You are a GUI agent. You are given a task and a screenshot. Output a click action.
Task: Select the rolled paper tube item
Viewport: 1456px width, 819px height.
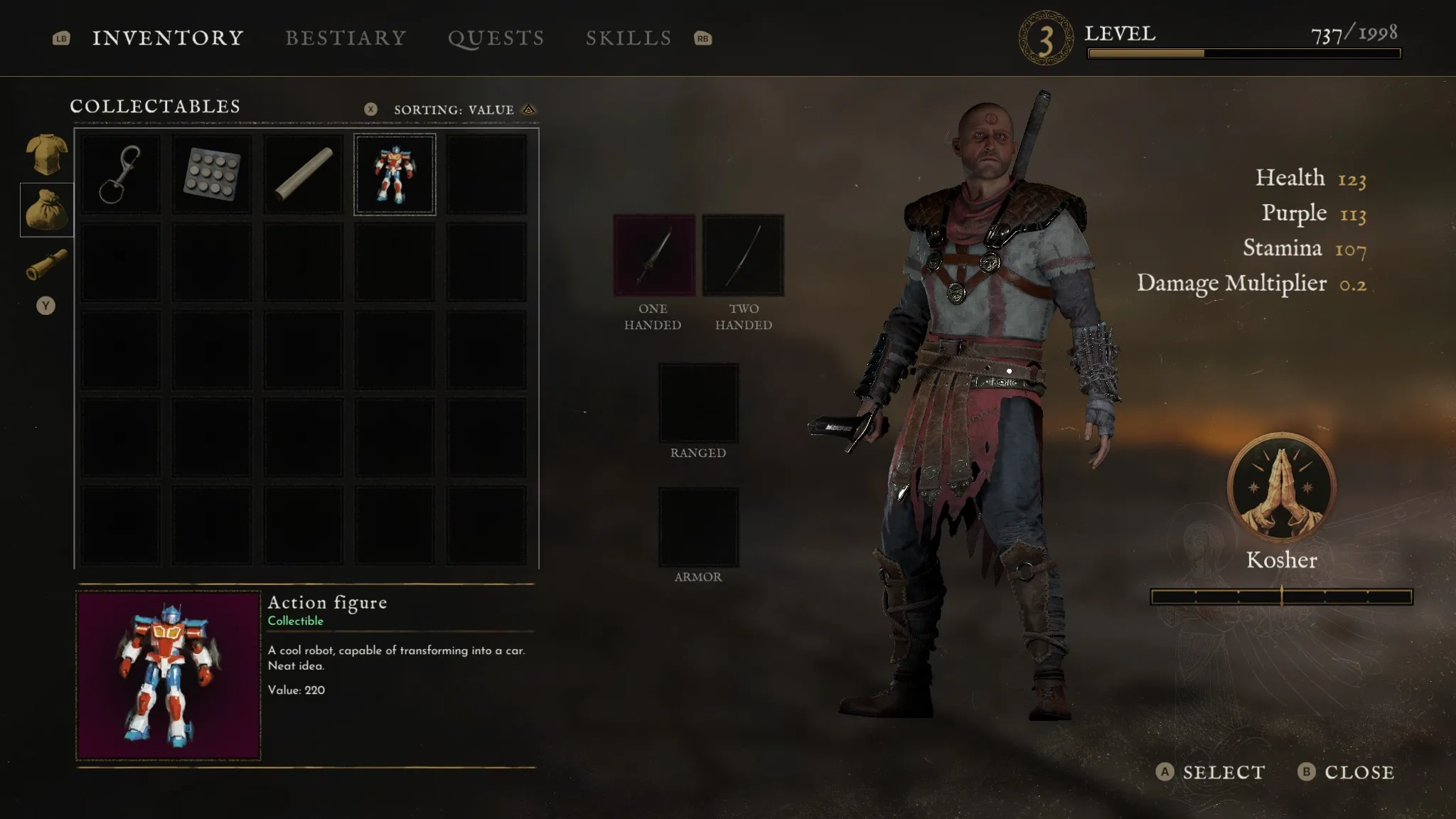(x=304, y=174)
